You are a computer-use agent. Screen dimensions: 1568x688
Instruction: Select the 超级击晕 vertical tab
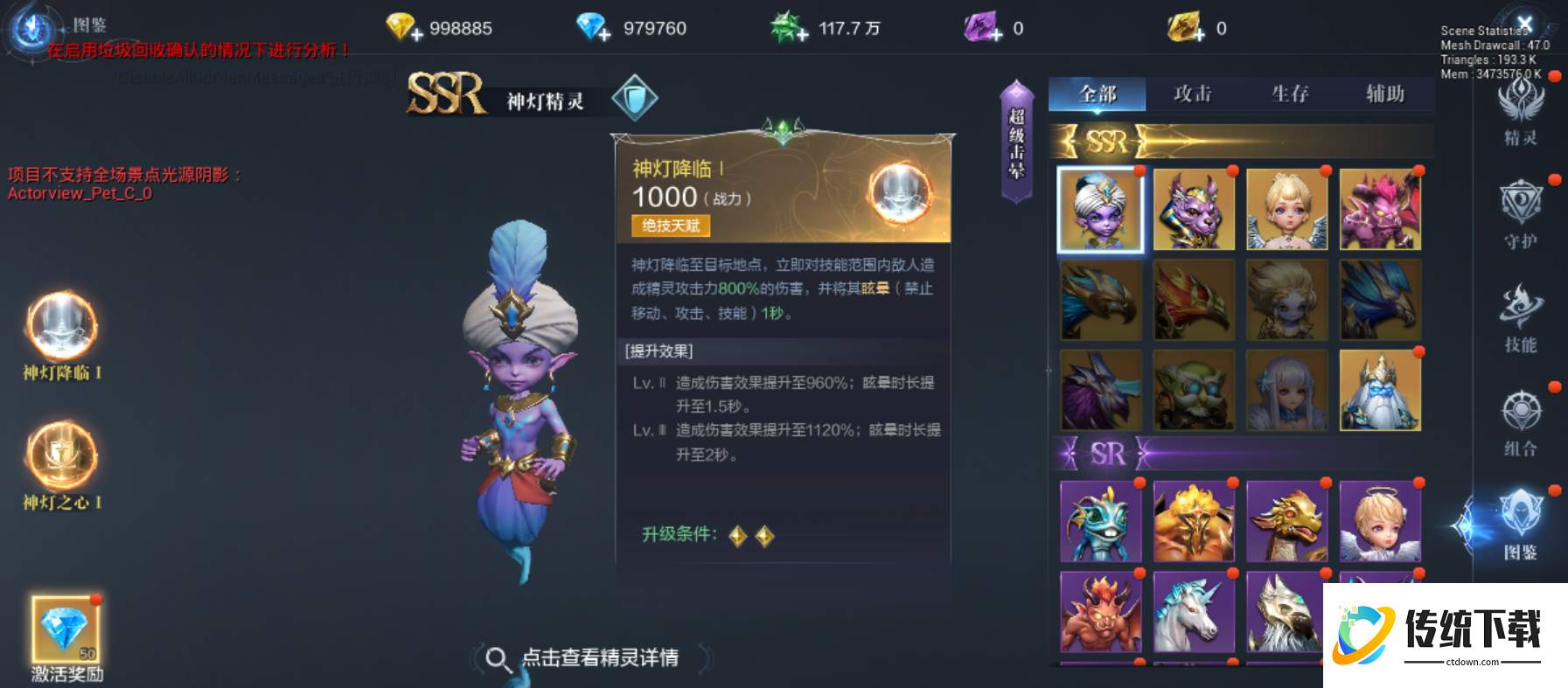tap(1016, 140)
